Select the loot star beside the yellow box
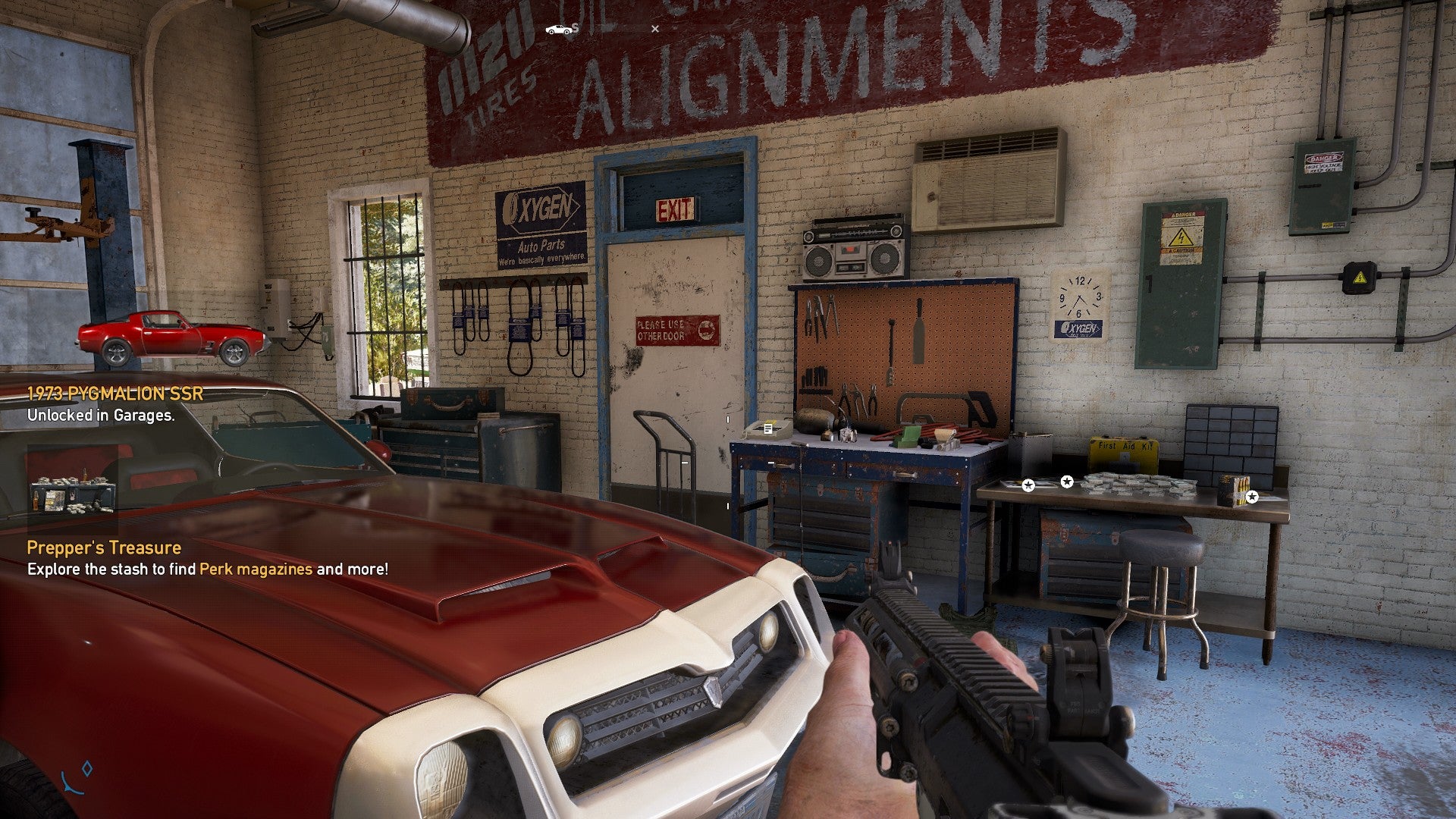This screenshot has width=1456, height=819. click(1252, 497)
